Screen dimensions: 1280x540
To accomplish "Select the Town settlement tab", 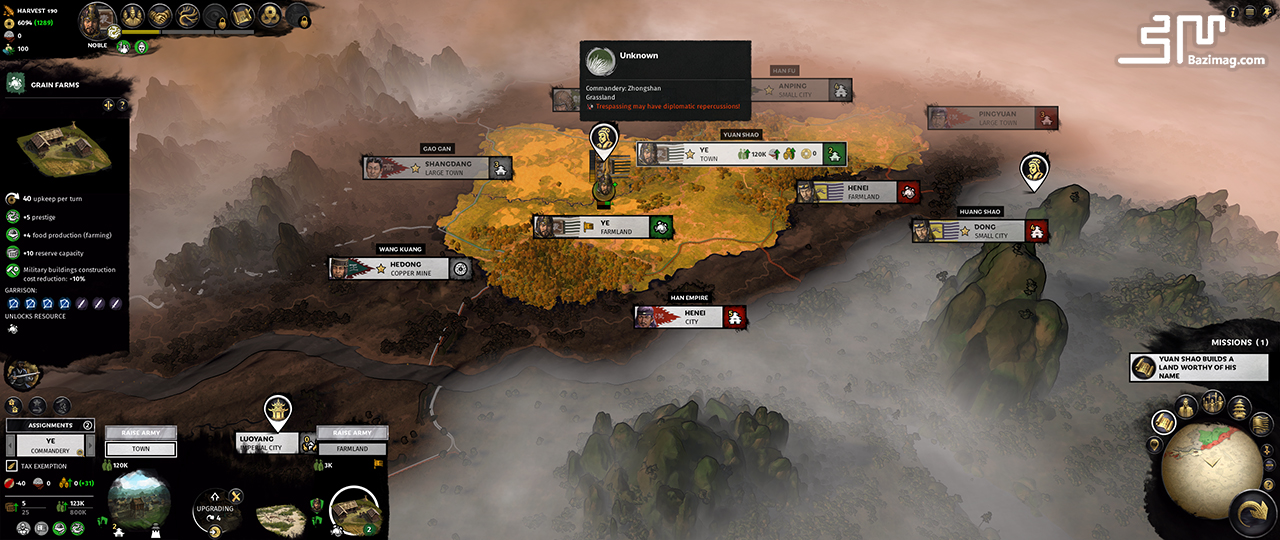I will click(x=141, y=449).
